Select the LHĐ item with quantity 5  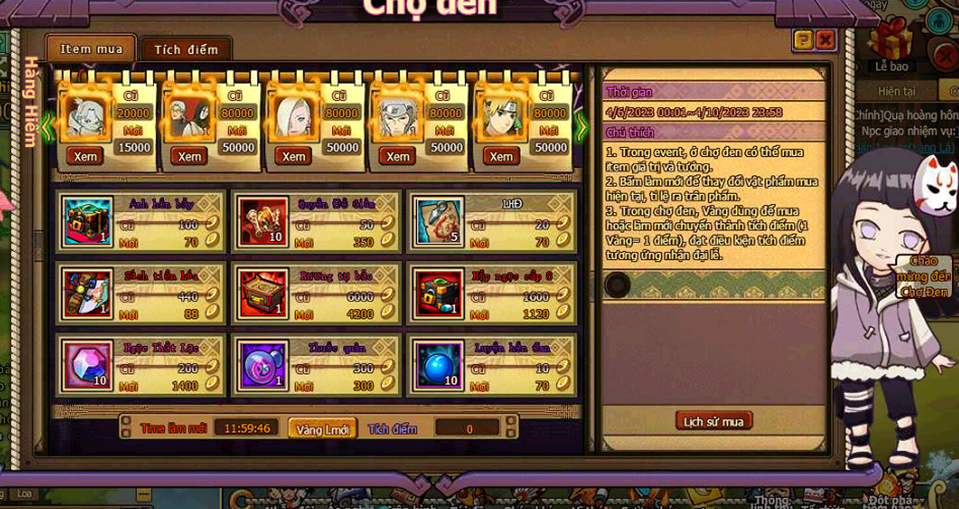pyautogui.click(x=438, y=221)
